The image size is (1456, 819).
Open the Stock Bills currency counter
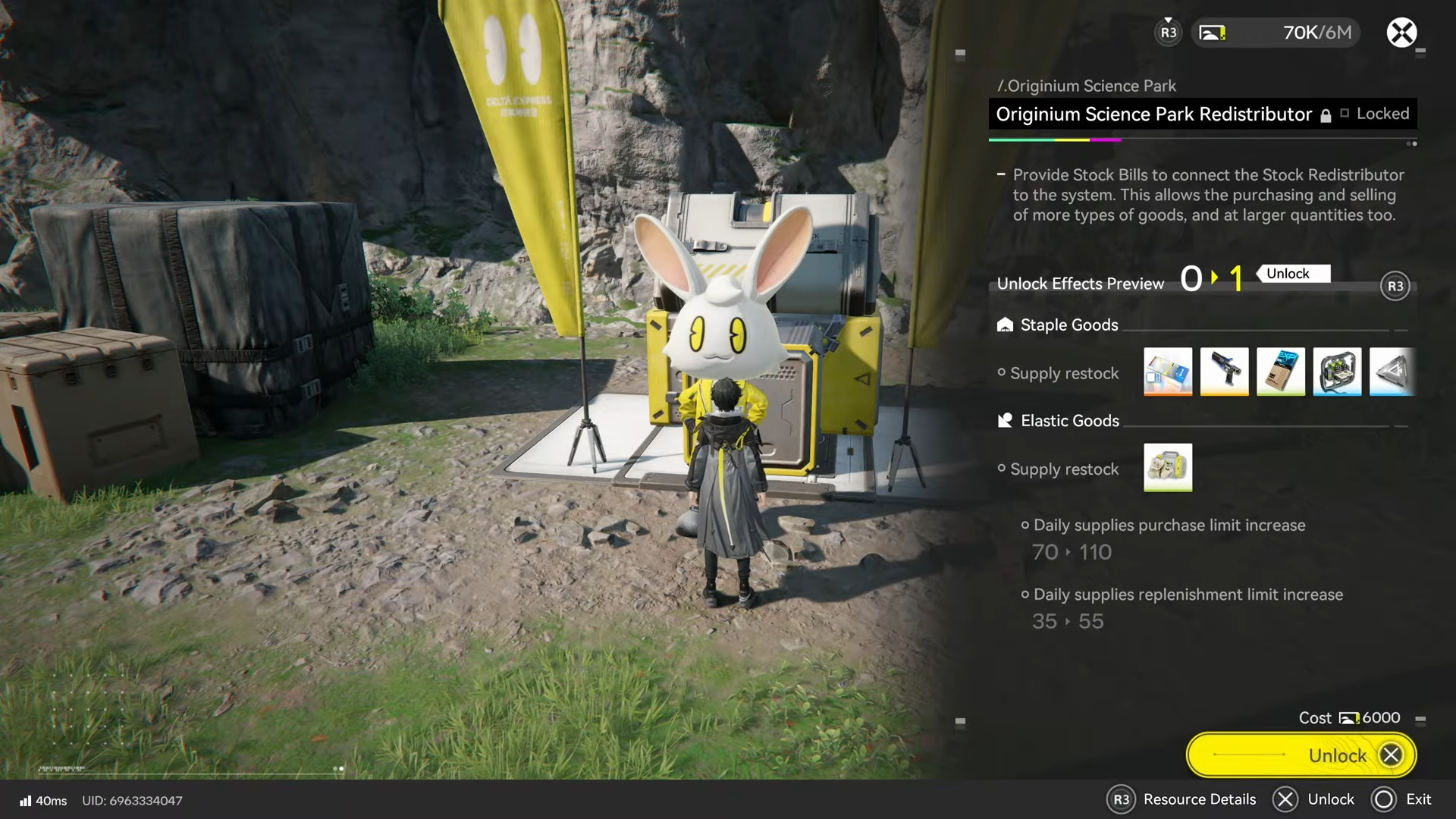click(1276, 33)
